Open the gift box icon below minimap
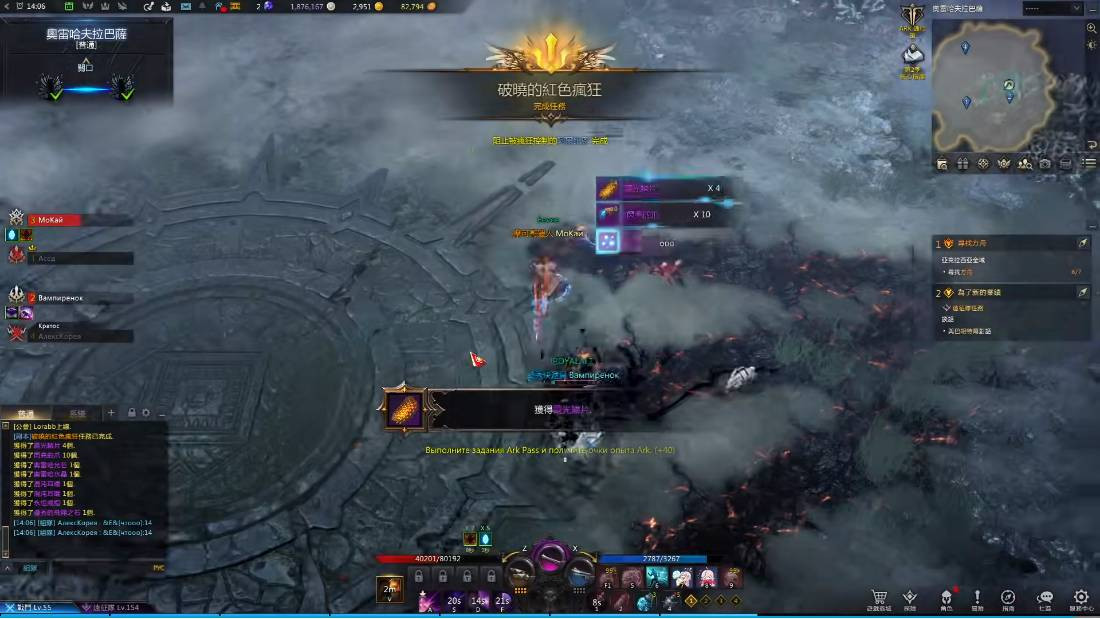1100x619 pixels. tap(962, 164)
